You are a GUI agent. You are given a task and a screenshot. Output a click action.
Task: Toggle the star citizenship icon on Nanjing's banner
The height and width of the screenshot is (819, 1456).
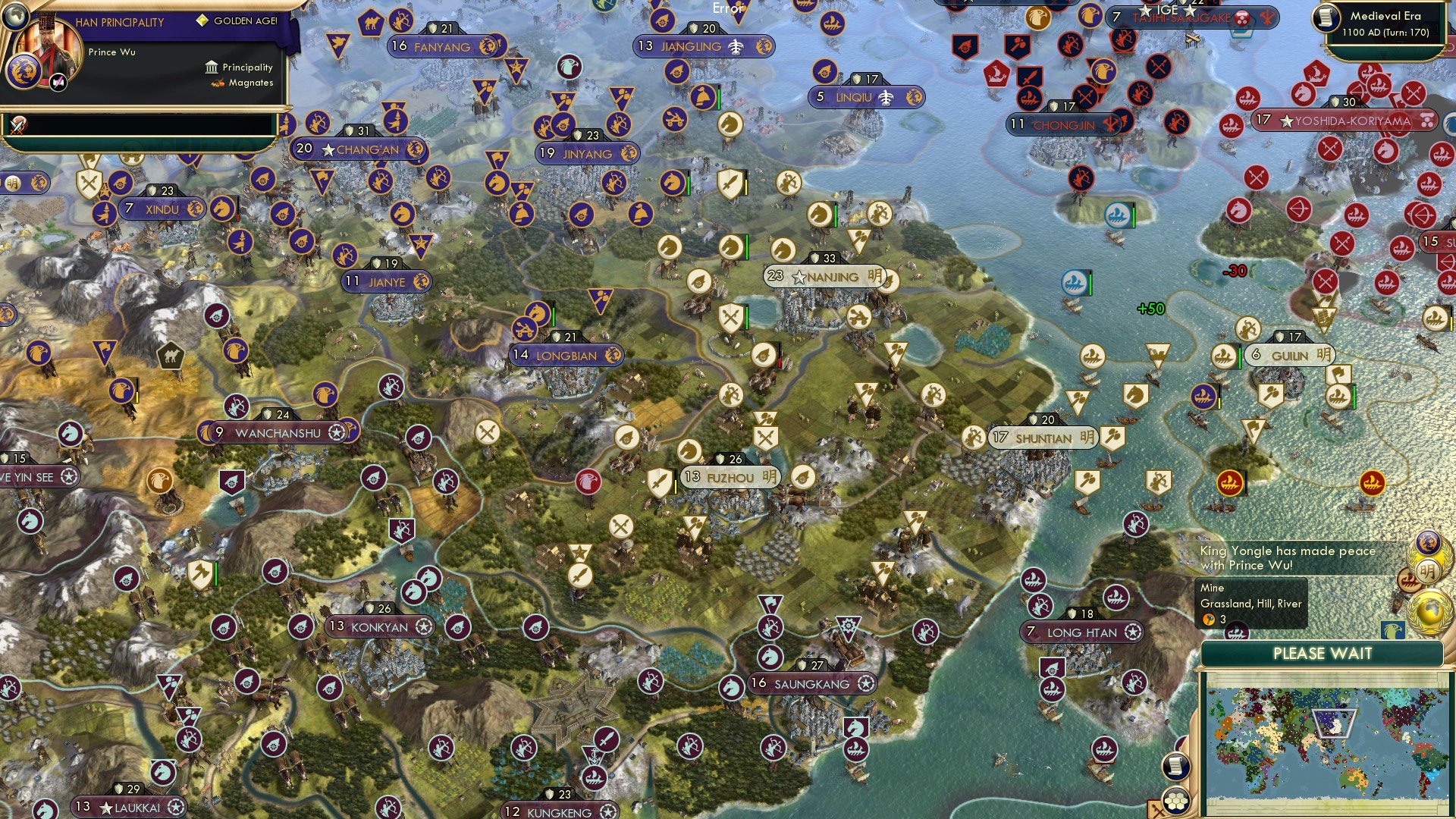798,277
